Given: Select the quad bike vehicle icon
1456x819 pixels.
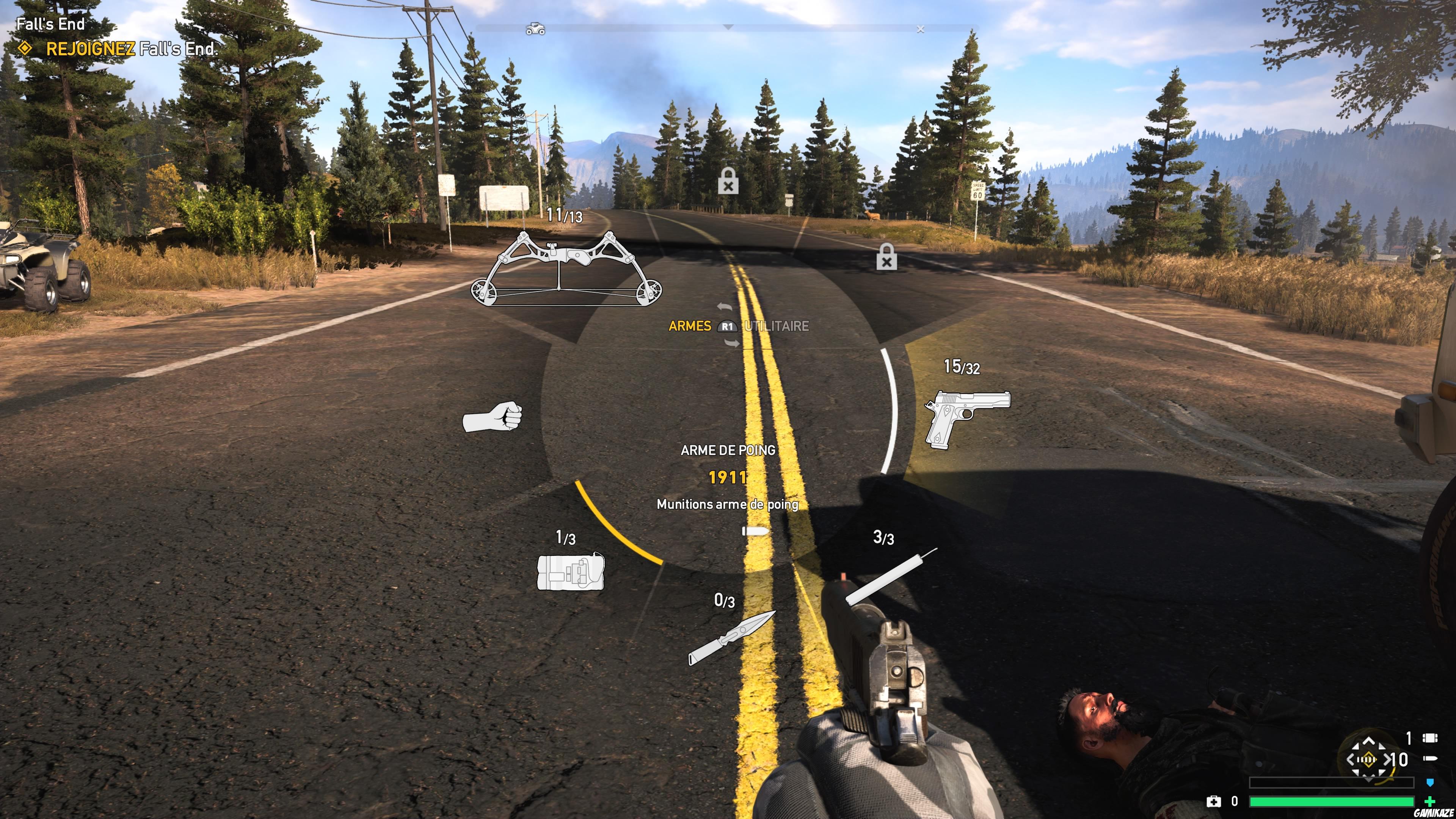Looking at the screenshot, I should 536,29.
